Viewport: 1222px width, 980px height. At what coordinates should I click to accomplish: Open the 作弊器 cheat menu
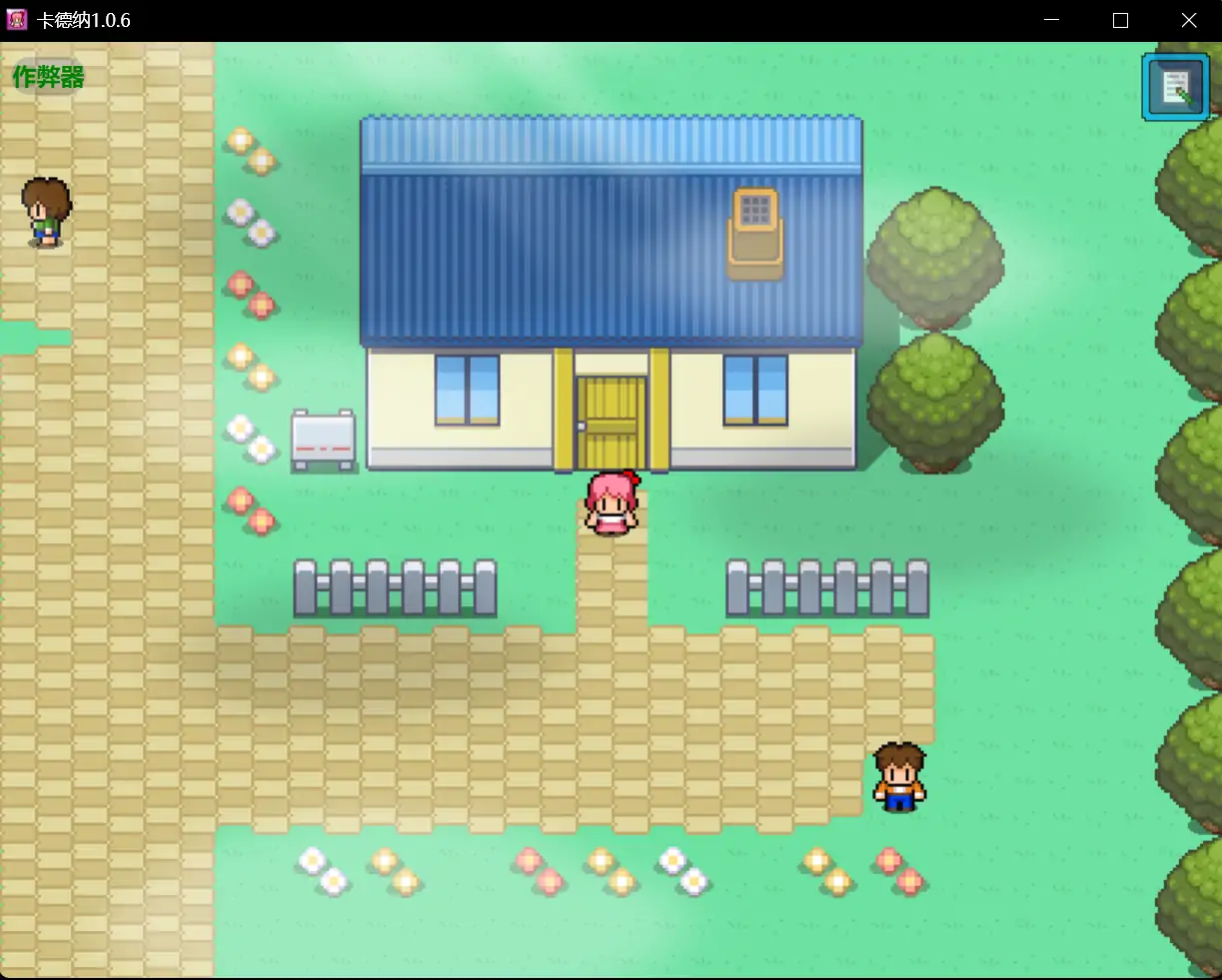(48, 77)
